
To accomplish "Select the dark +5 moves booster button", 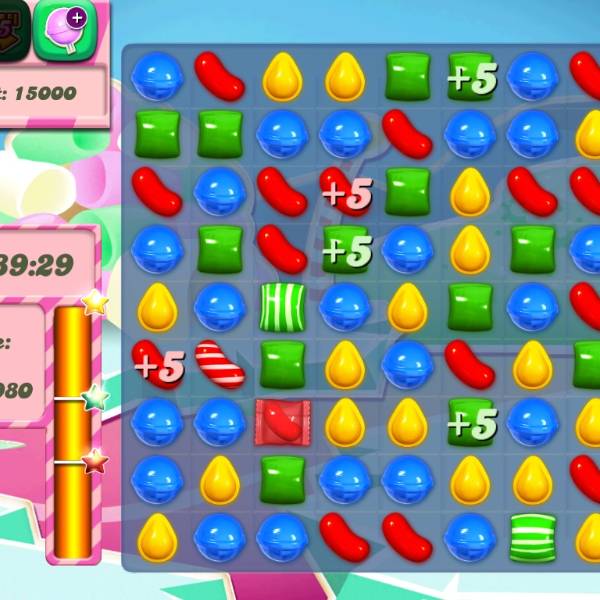I will [x=12, y=26].
